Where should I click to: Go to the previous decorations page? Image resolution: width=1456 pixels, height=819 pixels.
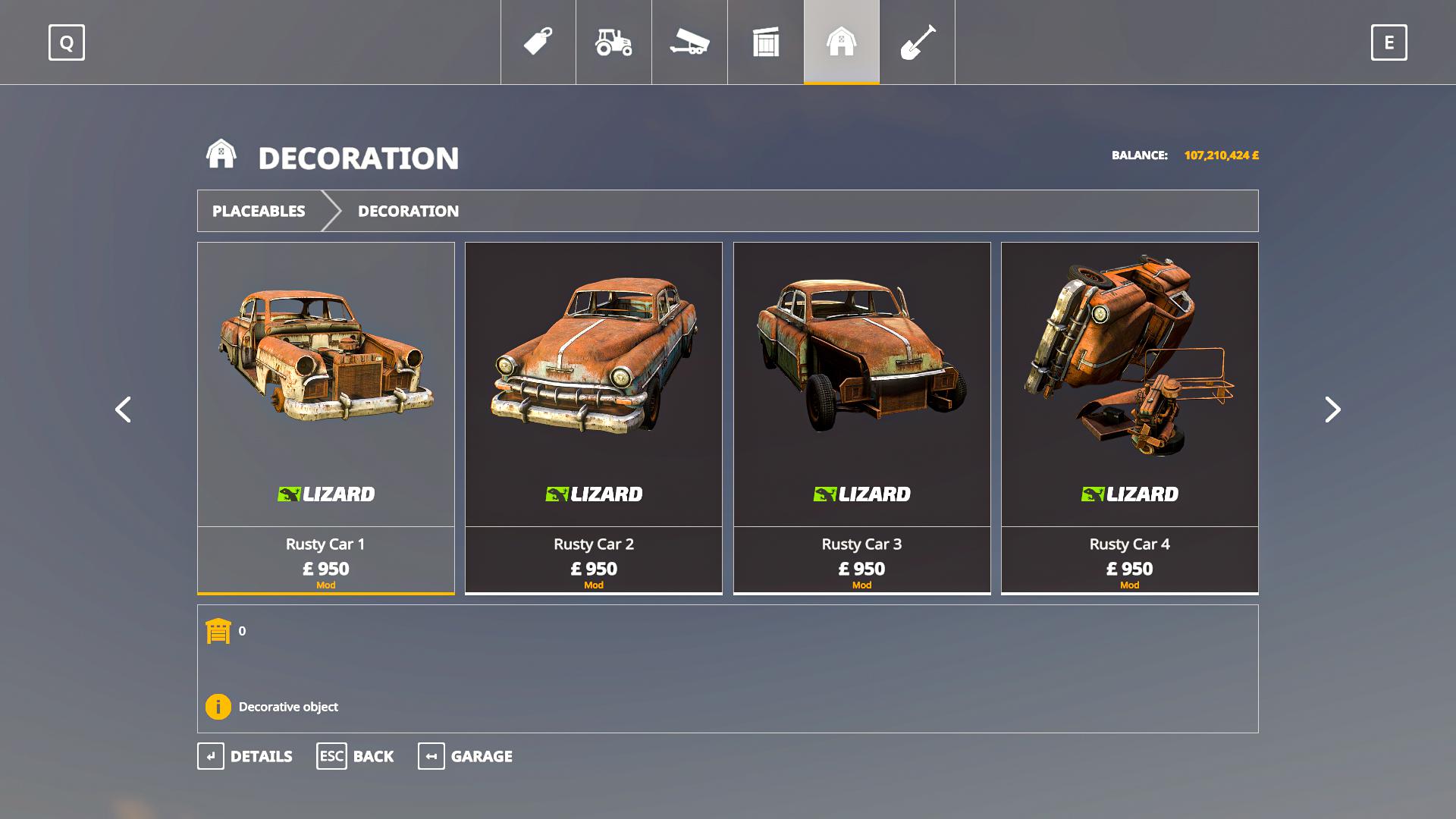point(123,409)
